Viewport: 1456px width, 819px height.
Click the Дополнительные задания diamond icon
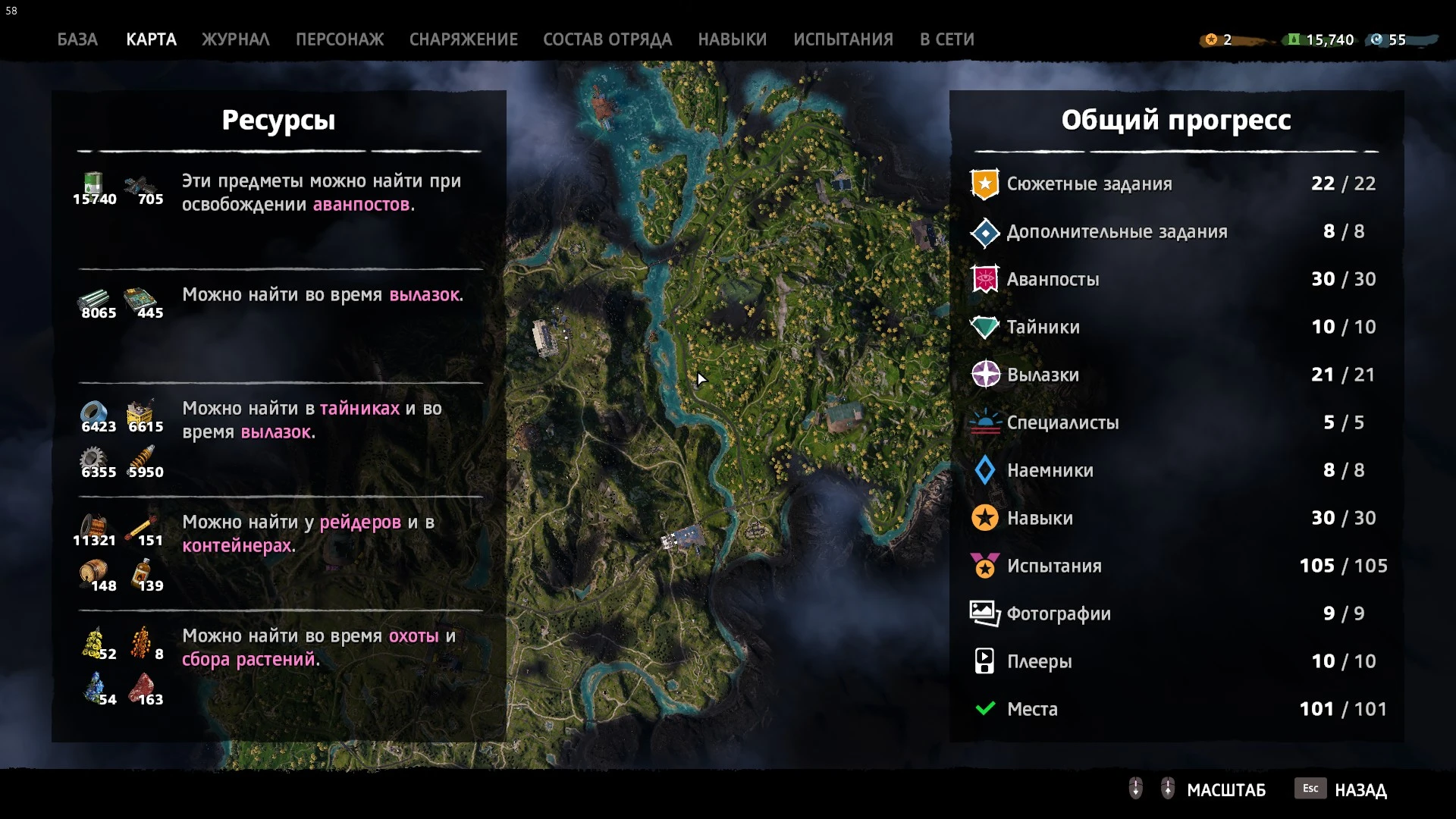[985, 231]
